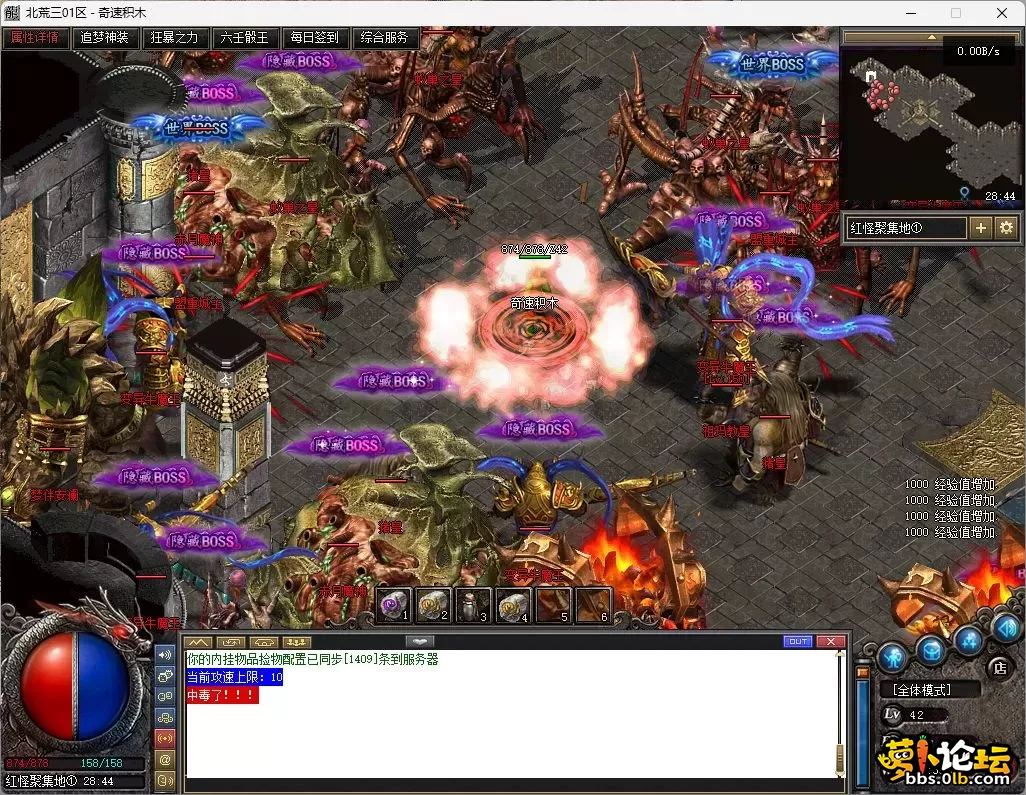Open the 每日签到 daily sign-in
Viewport: 1026px width, 795px height.
(x=315, y=38)
